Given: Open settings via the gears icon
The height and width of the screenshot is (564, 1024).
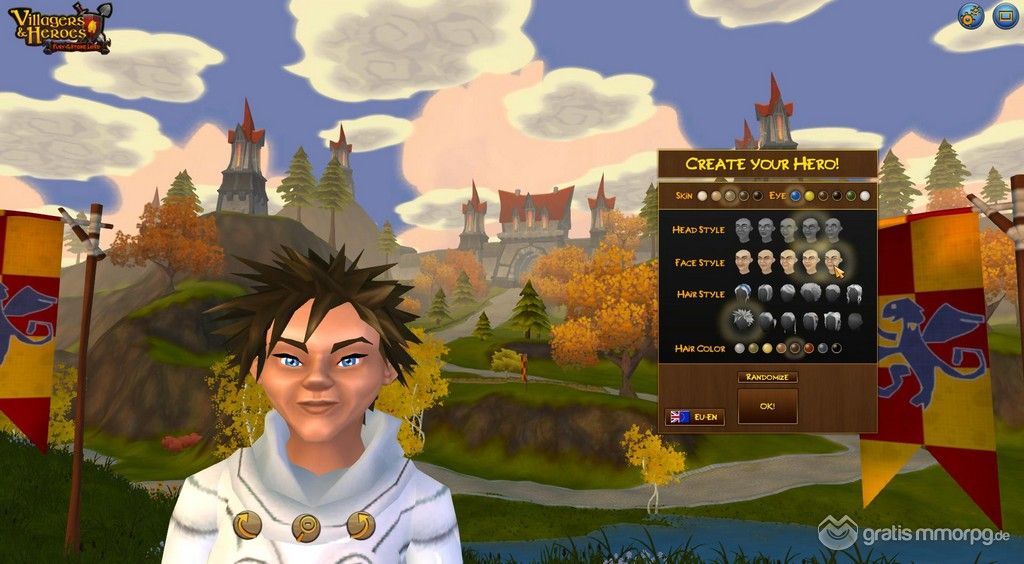Looking at the screenshot, I should pyautogui.click(x=970, y=16).
